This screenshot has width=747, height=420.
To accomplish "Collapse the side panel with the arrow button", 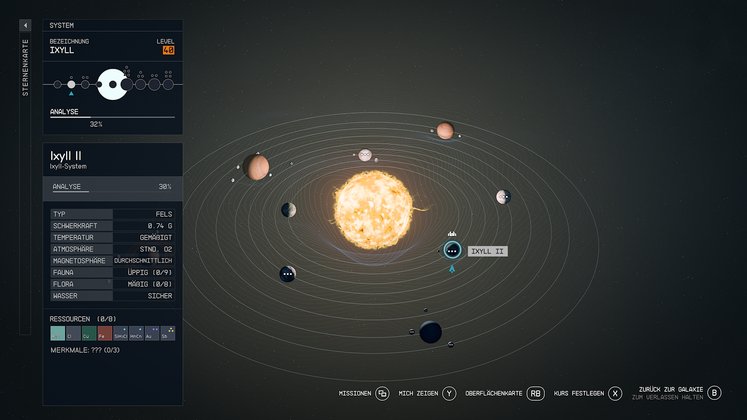I will click(x=25, y=25).
